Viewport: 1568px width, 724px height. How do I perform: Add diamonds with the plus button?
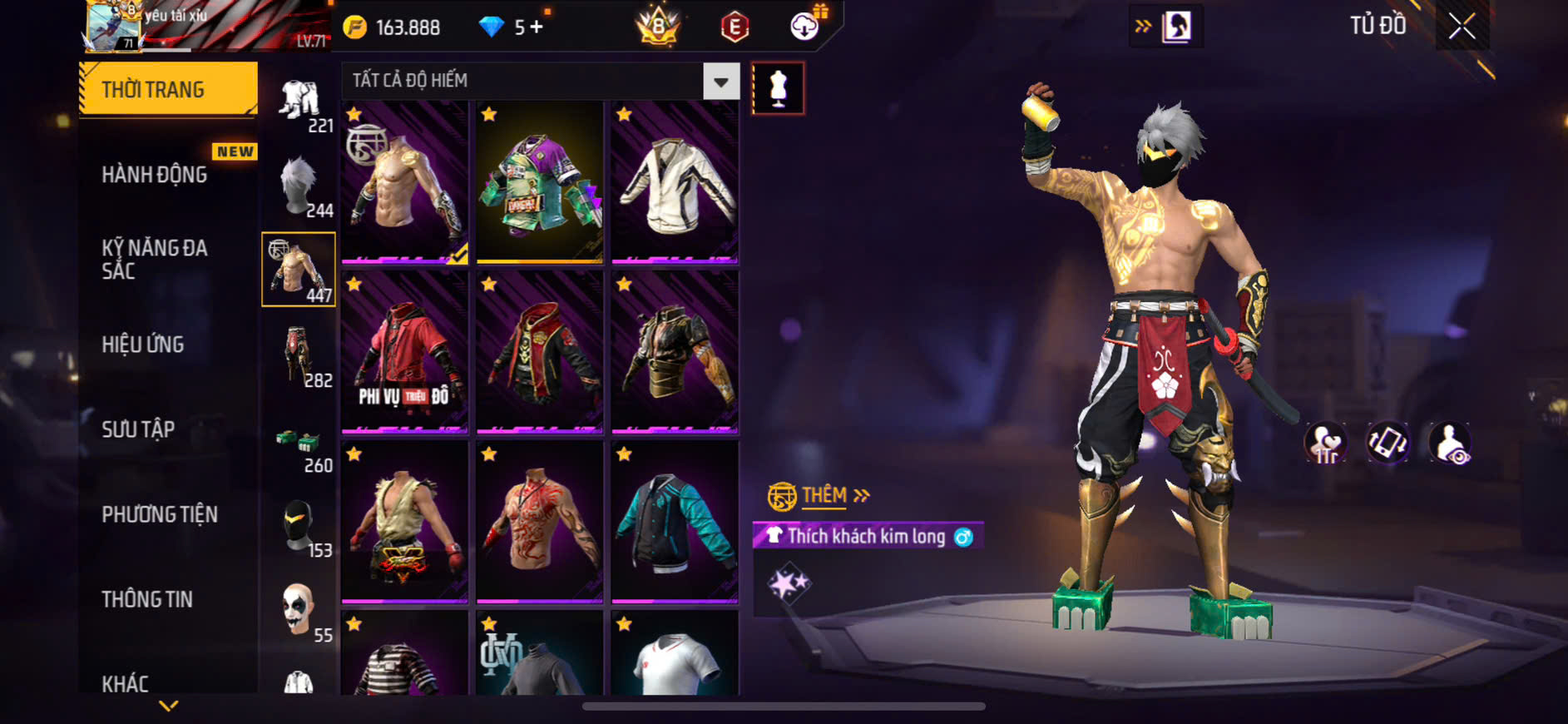point(537,27)
